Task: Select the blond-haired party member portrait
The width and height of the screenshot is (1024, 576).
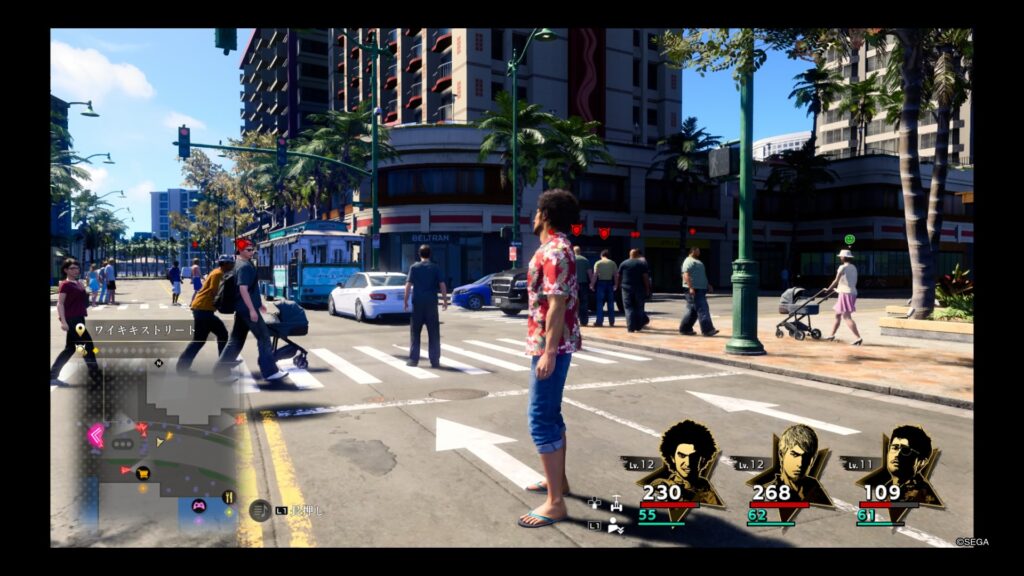Action: [792, 465]
